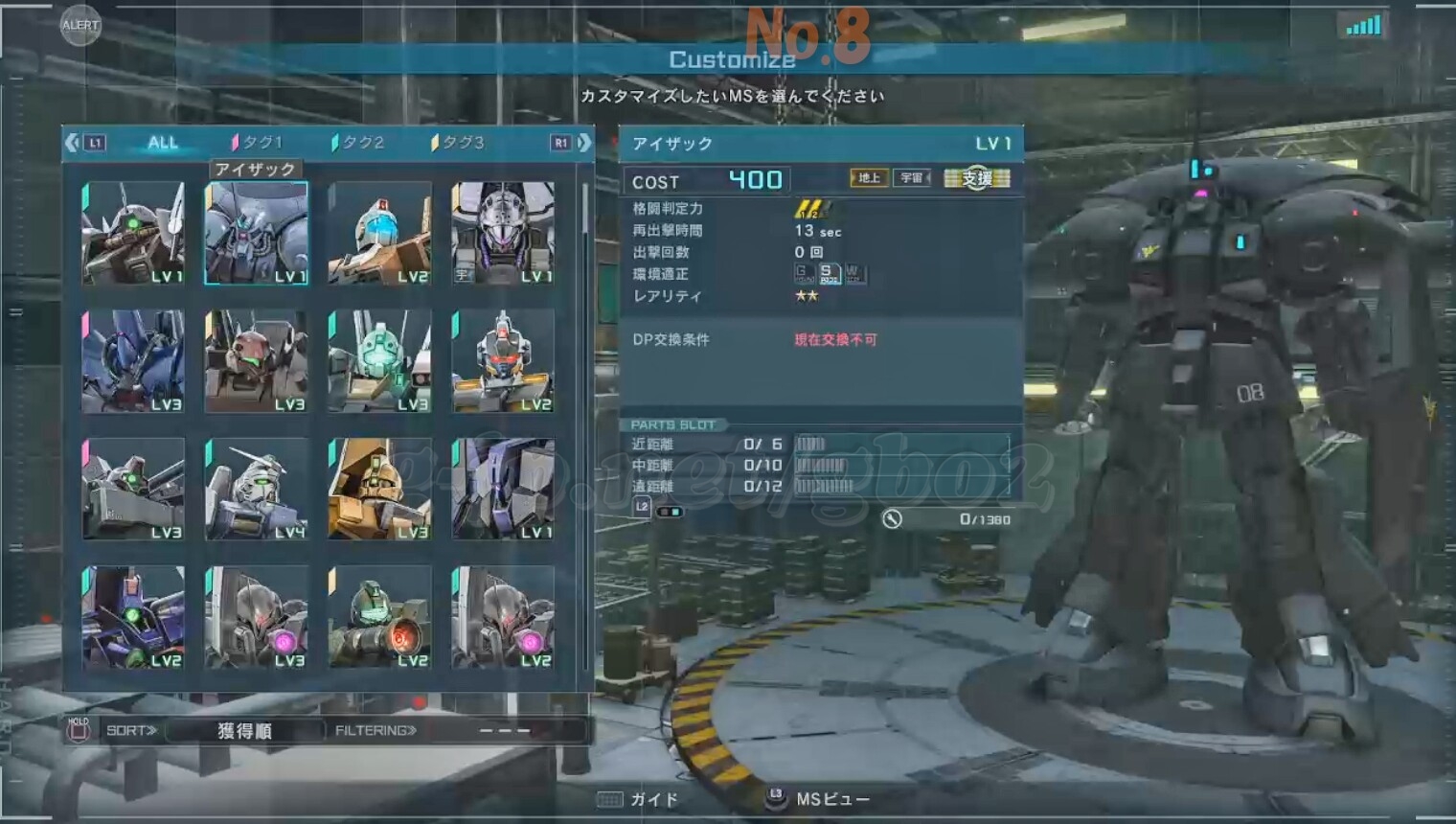Show the タグ3 tab
This screenshot has height=824, width=1456.
pos(460,143)
